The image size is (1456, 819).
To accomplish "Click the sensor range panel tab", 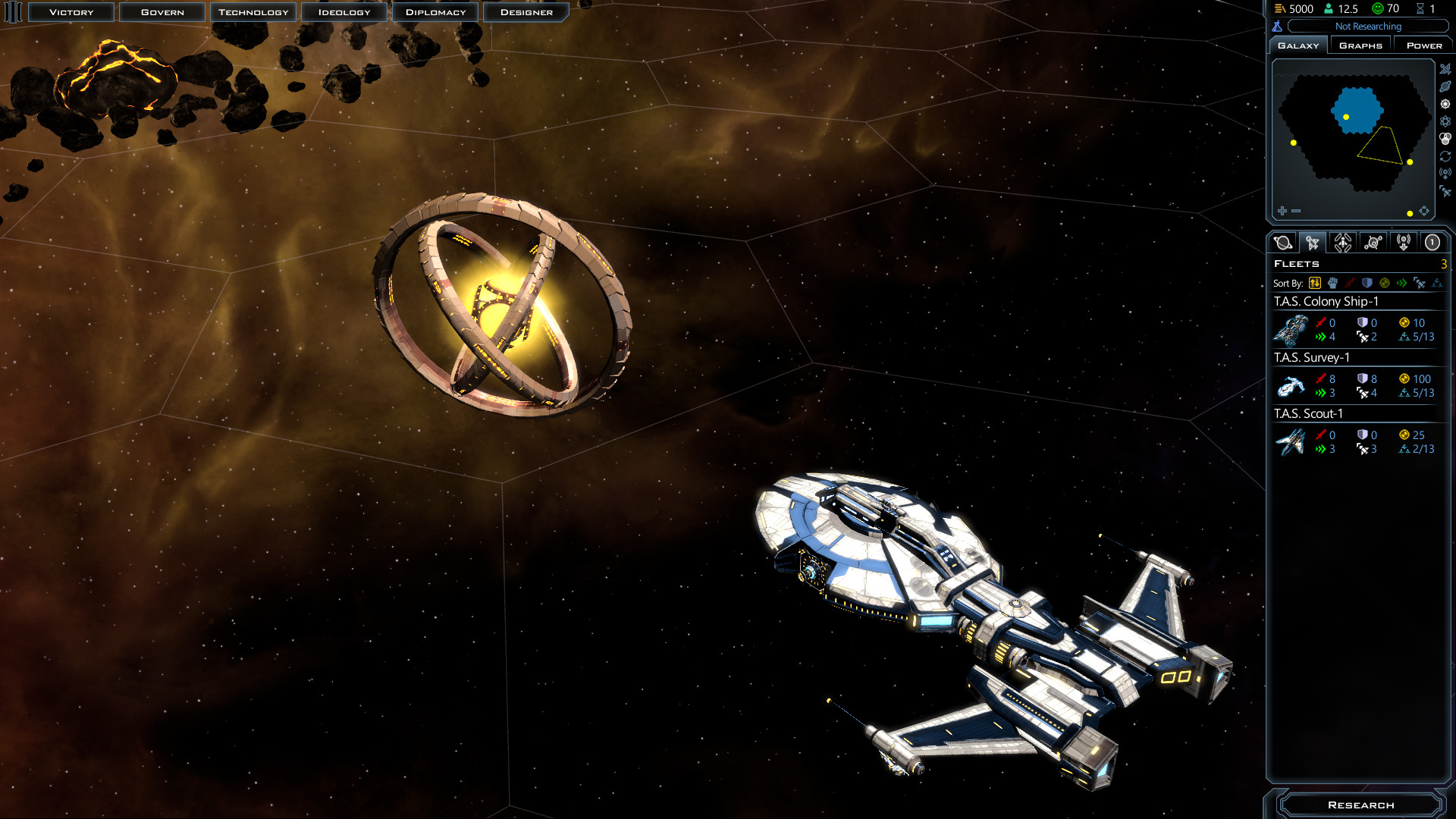I will point(1404,243).
